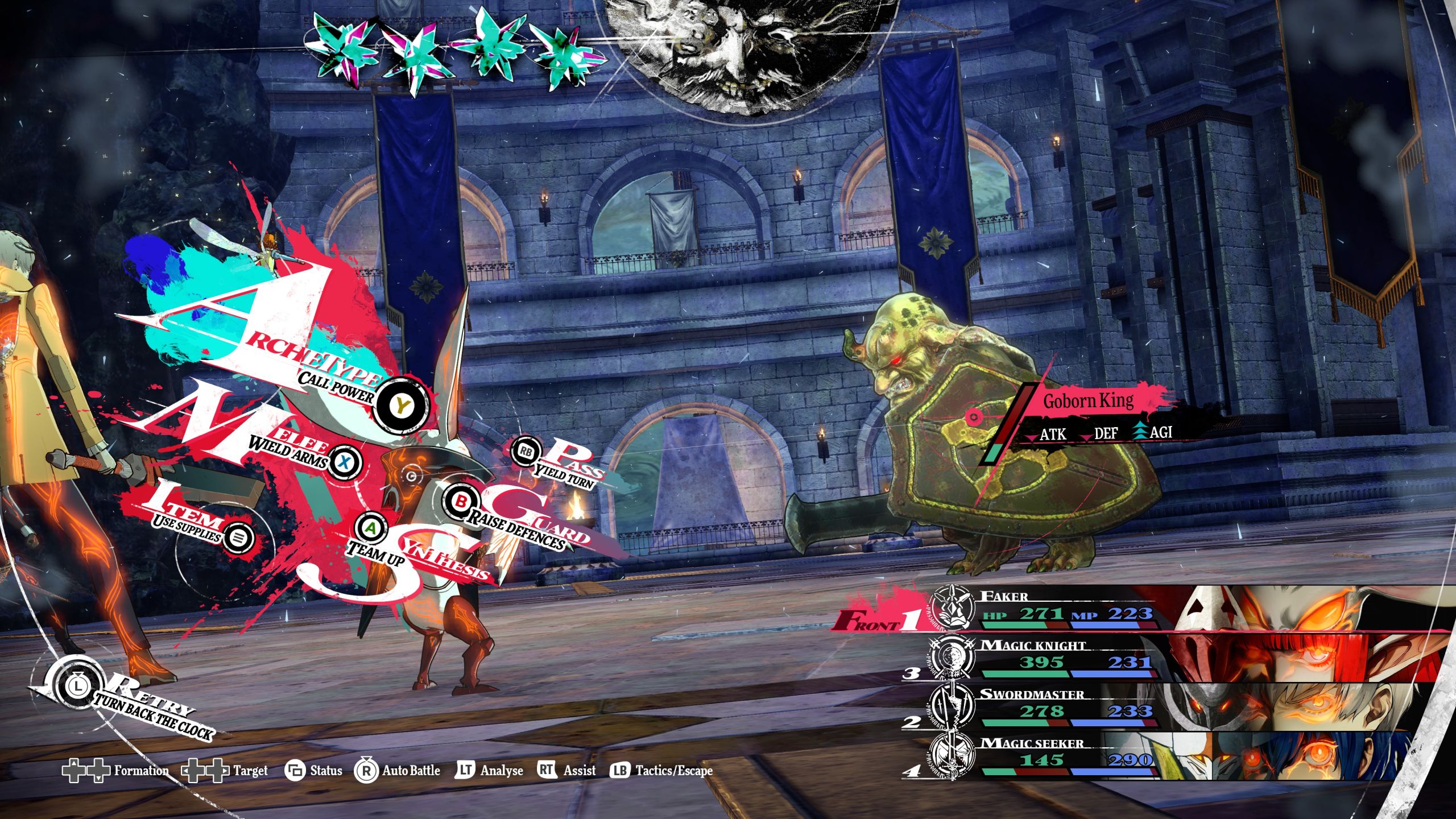
Task: Switch the Target option
Action: pos(225,771)
